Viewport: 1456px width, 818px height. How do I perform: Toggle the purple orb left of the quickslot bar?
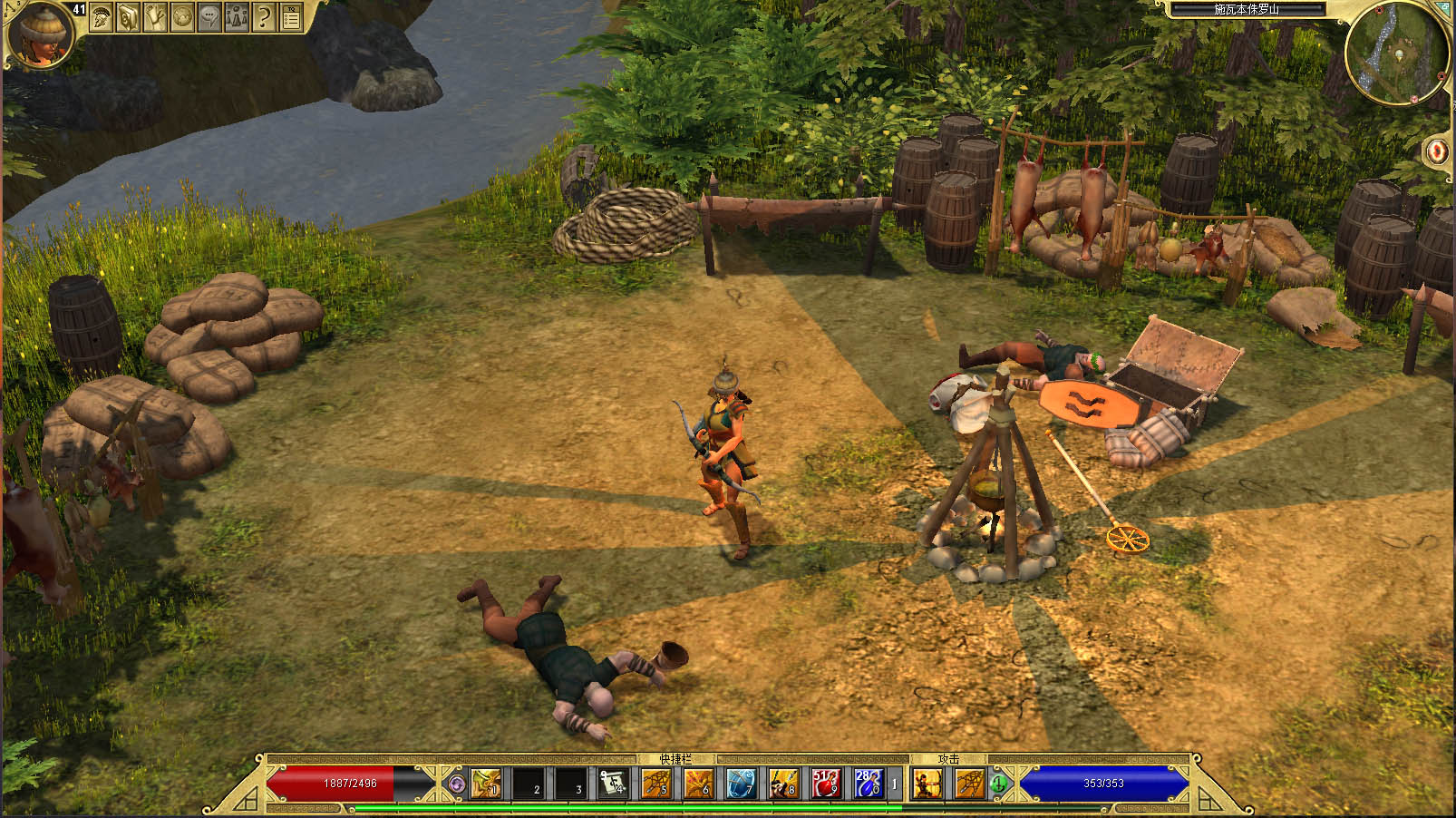(x=457, y=784)
